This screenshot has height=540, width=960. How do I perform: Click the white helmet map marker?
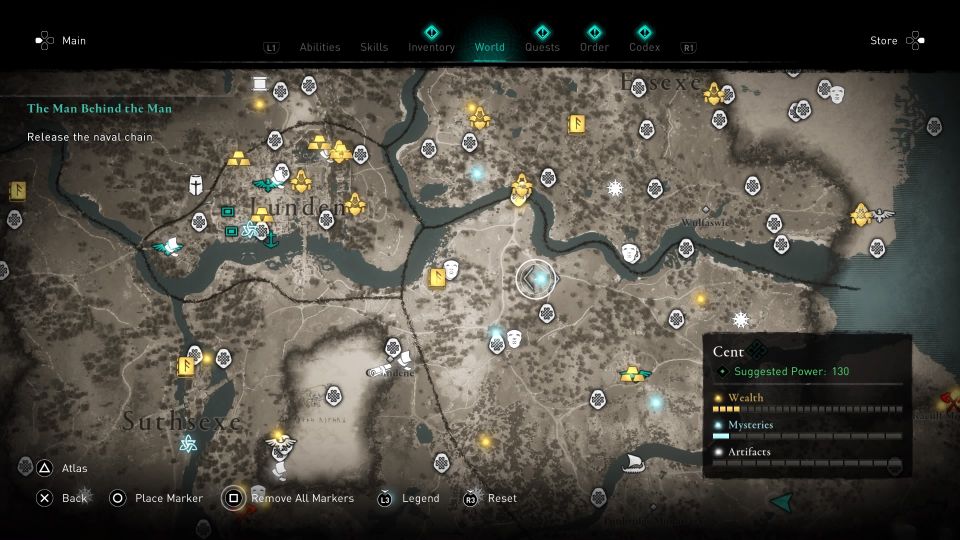[x=197, y=185]
